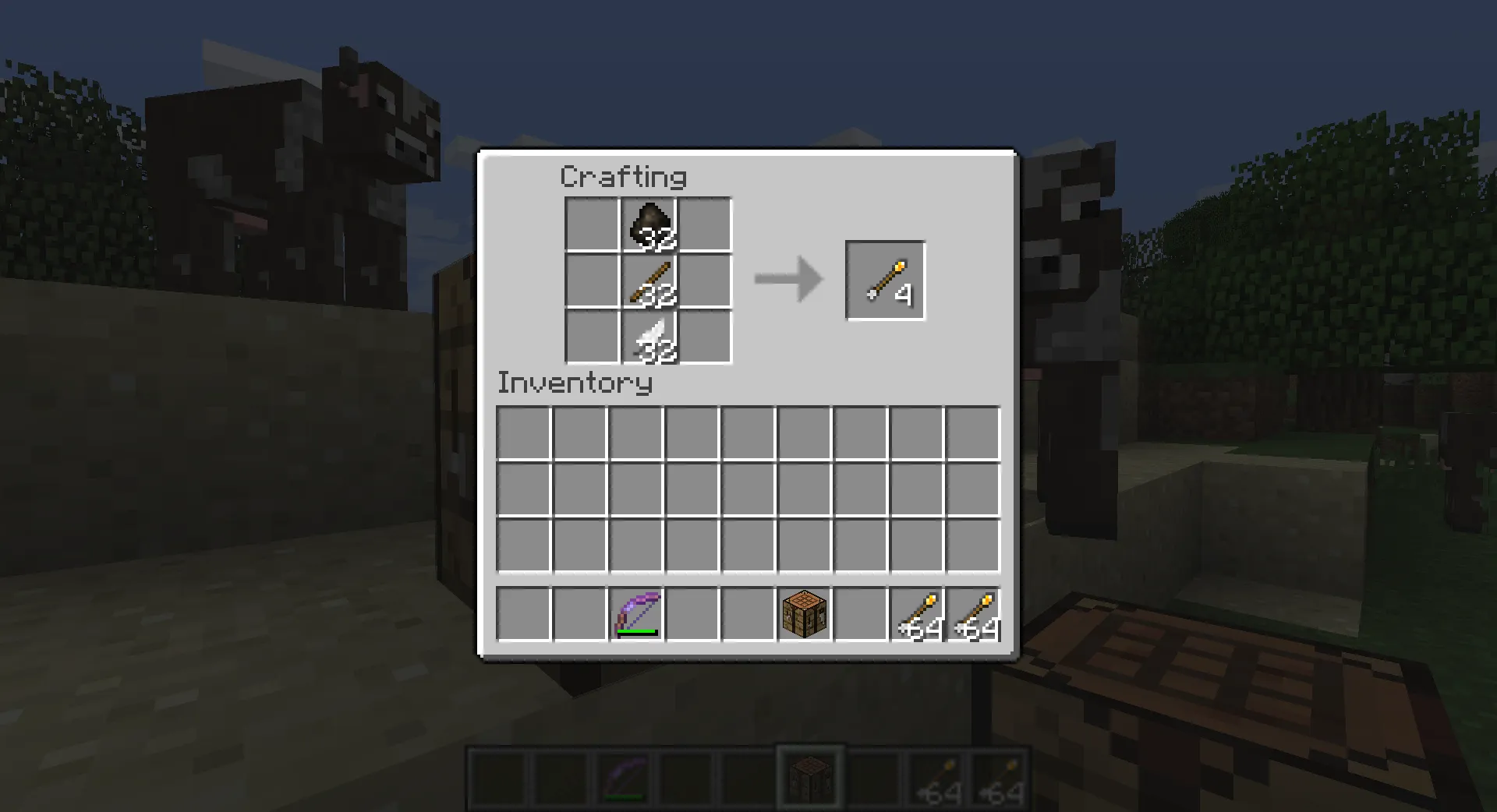Grab the first stack of 64 arrows

[x=916, y=615]
